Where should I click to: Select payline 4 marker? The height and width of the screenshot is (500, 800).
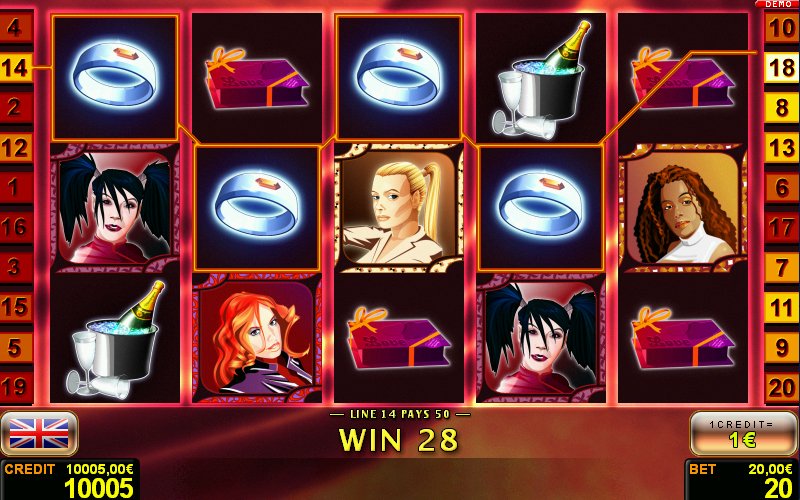[x=16, y=28]
